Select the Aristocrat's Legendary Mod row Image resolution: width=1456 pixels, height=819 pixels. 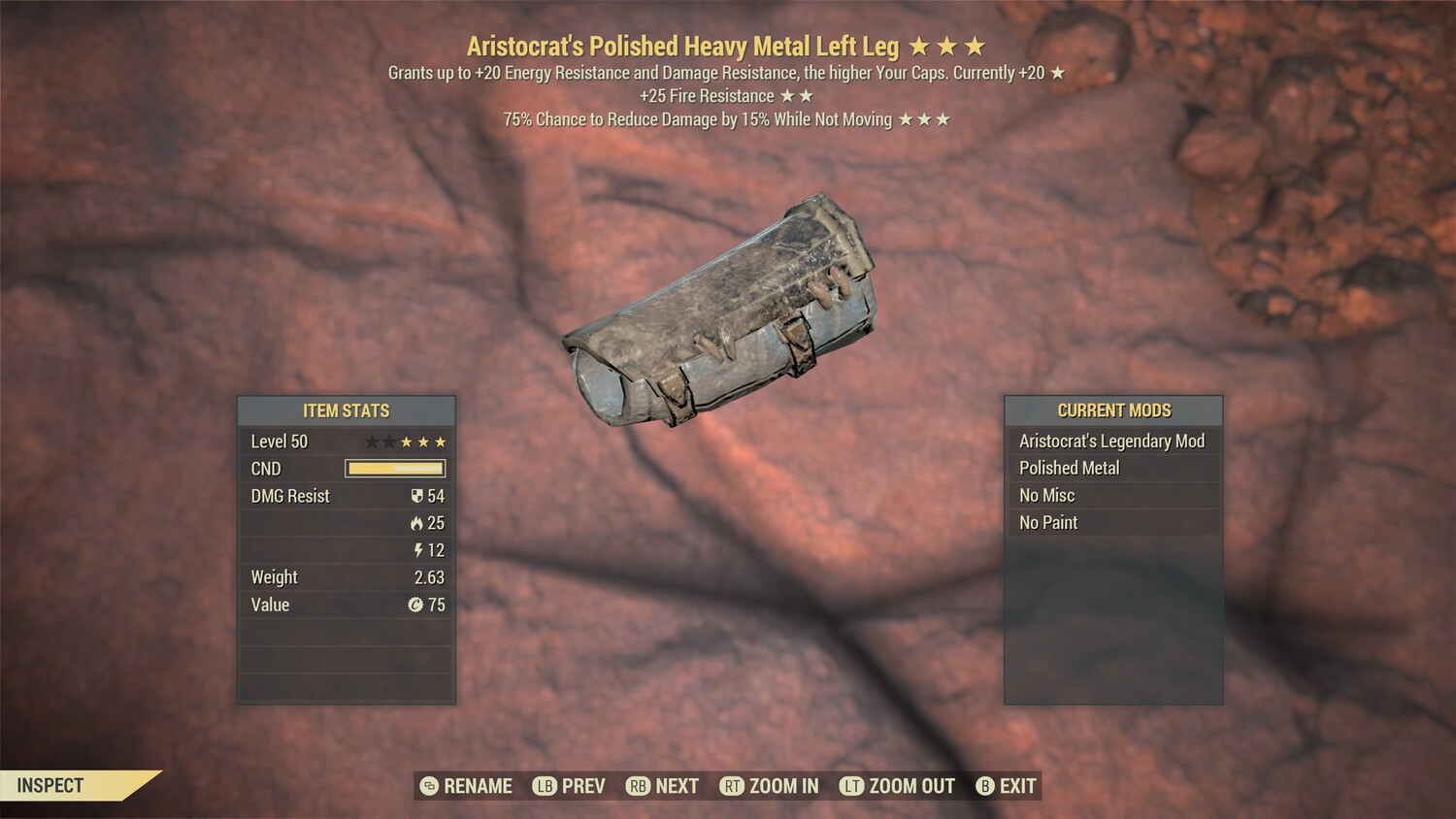1112,442
